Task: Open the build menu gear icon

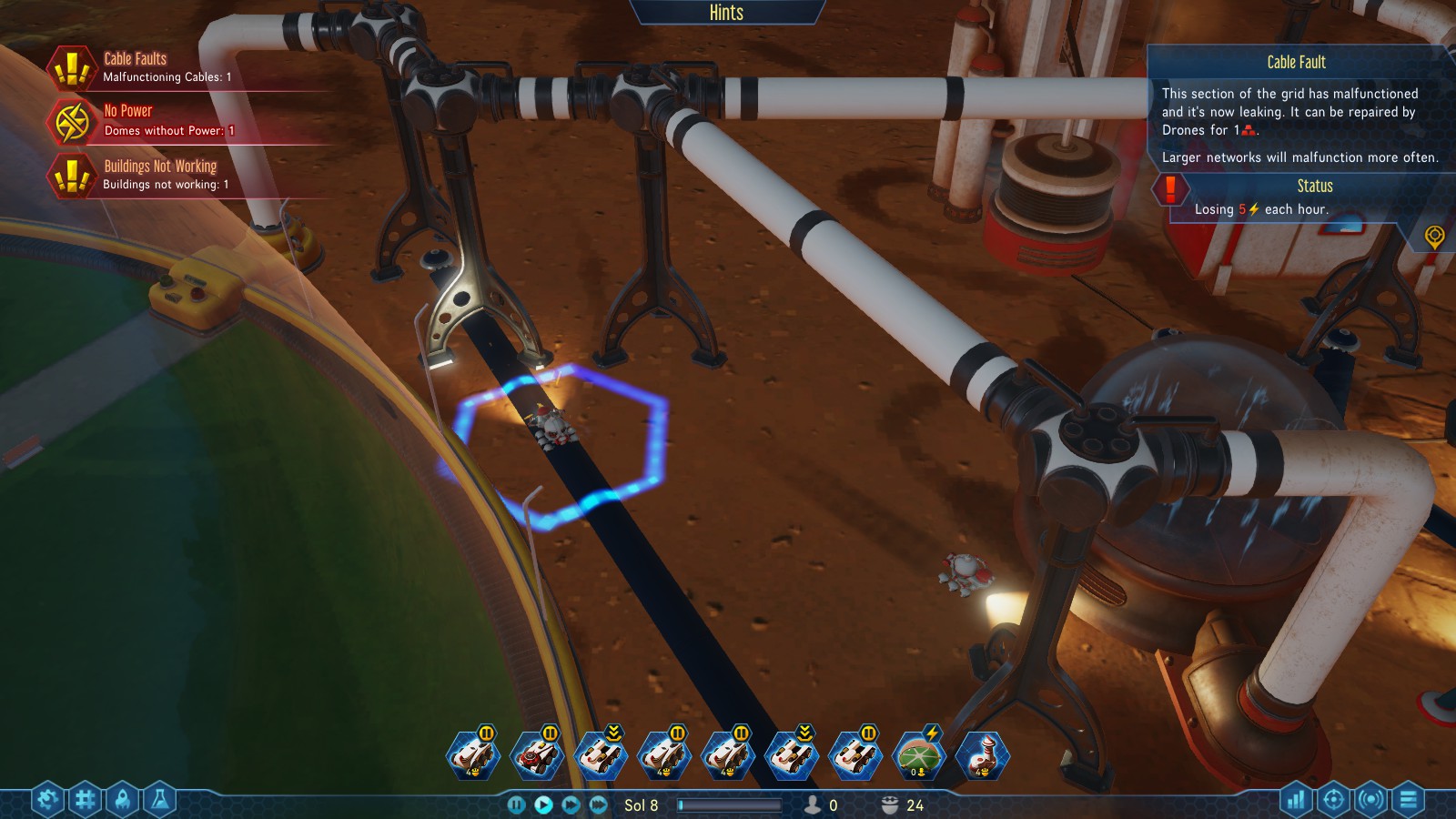Action: tap(48, 800)
